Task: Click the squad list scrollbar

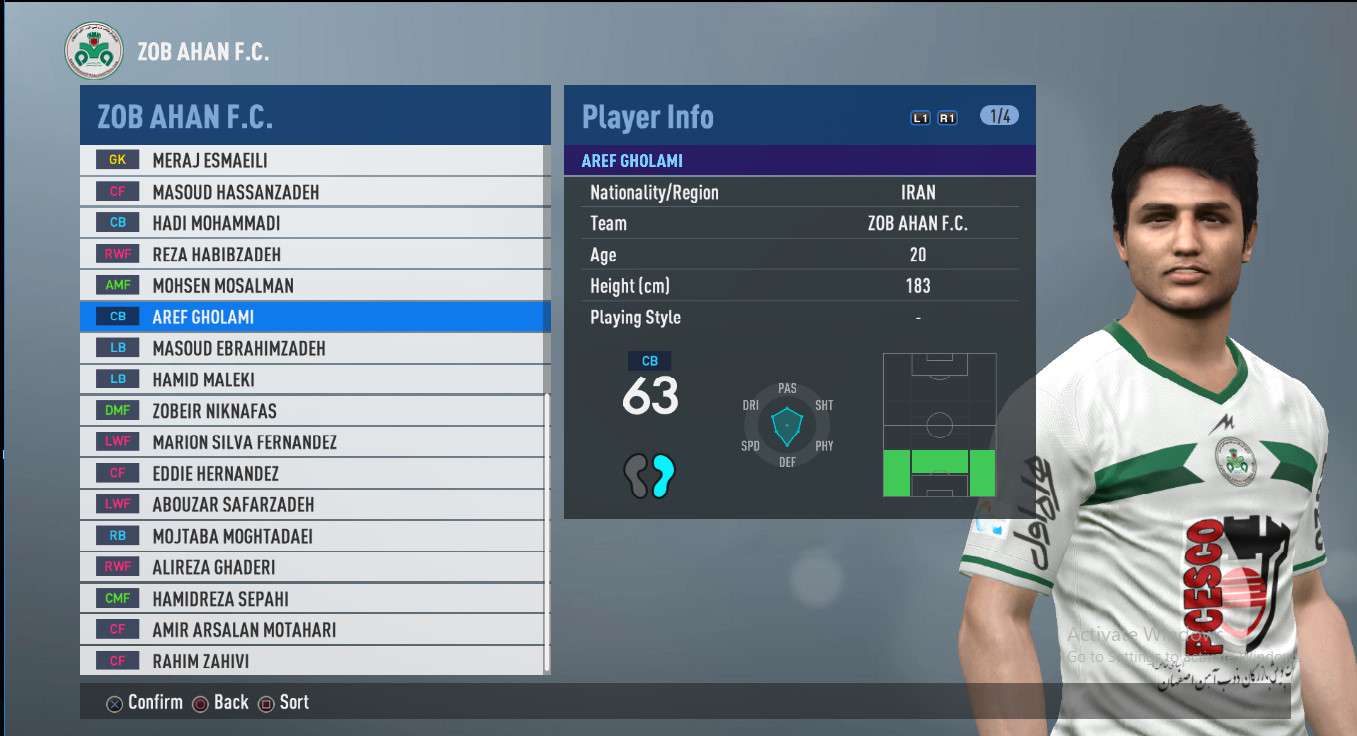Action: tap(546, 530)
